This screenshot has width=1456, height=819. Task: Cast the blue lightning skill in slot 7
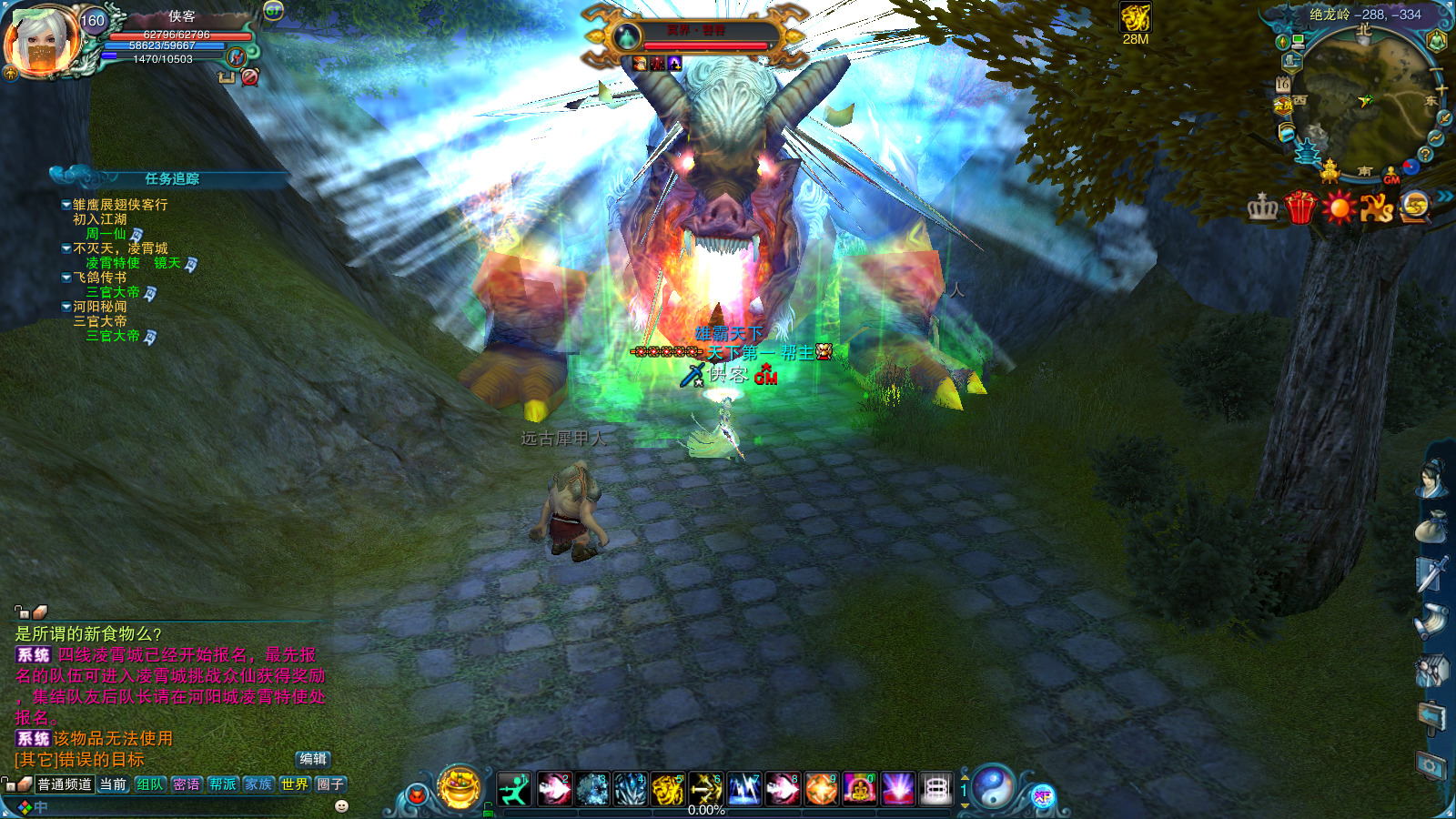743,789
